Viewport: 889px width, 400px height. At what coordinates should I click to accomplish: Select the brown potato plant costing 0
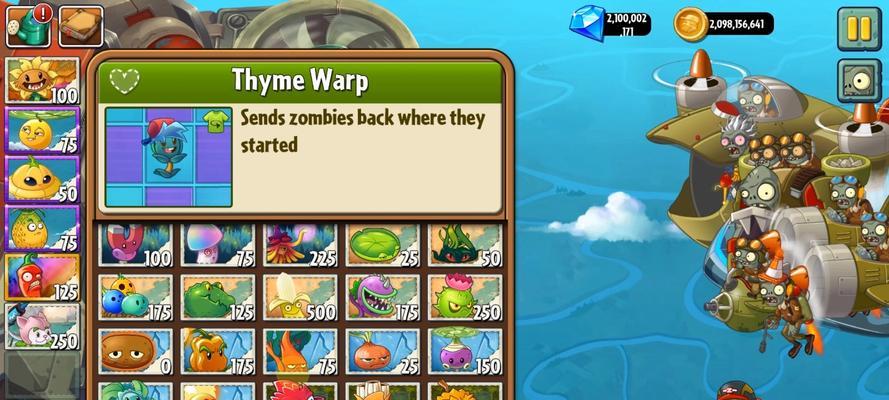pyautogui.click(x=136, y=352)
